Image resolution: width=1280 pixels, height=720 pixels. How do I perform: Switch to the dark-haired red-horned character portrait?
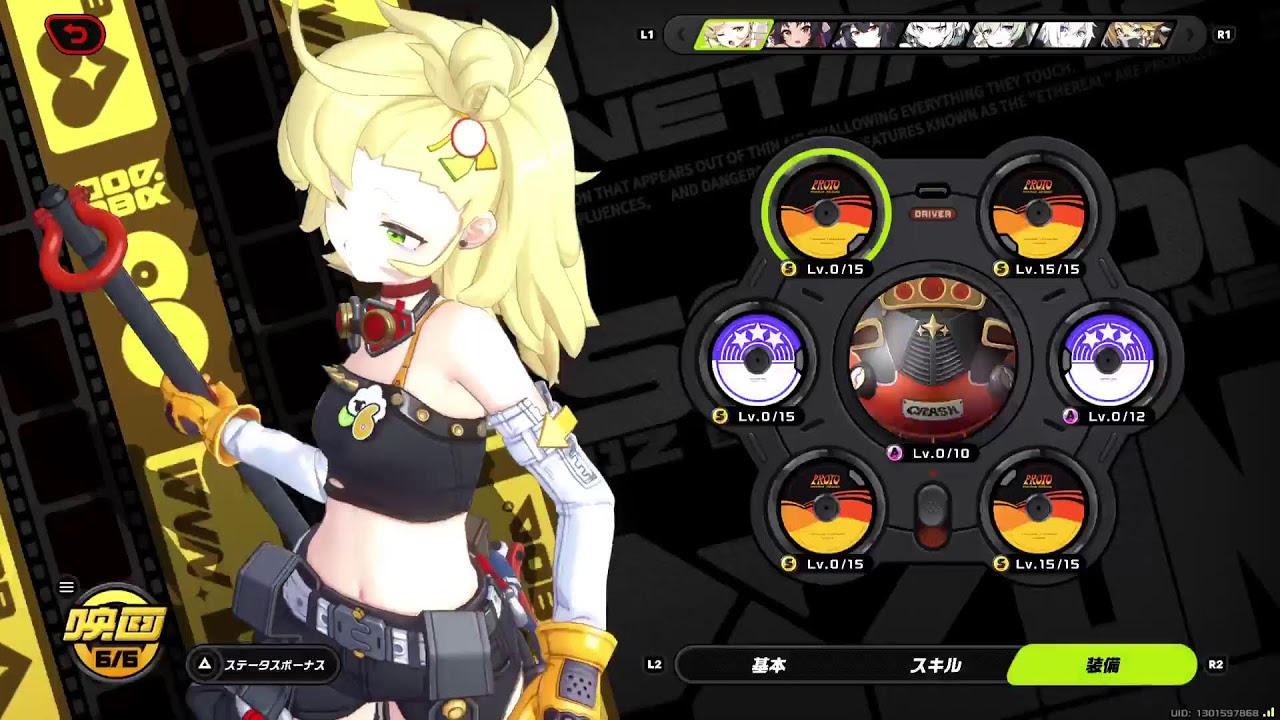pos(799,35)
